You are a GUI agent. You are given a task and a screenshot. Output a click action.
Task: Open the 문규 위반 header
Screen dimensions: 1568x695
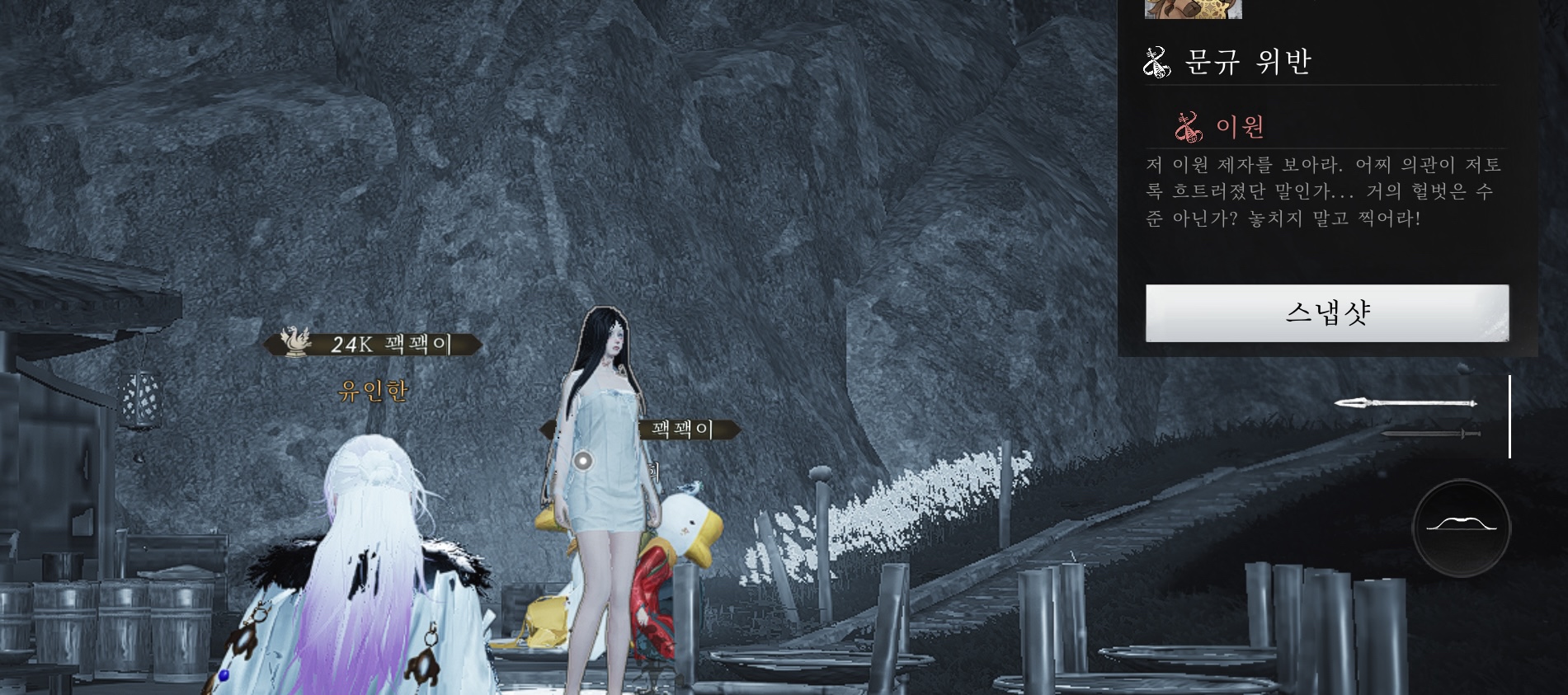point(1247,62)
